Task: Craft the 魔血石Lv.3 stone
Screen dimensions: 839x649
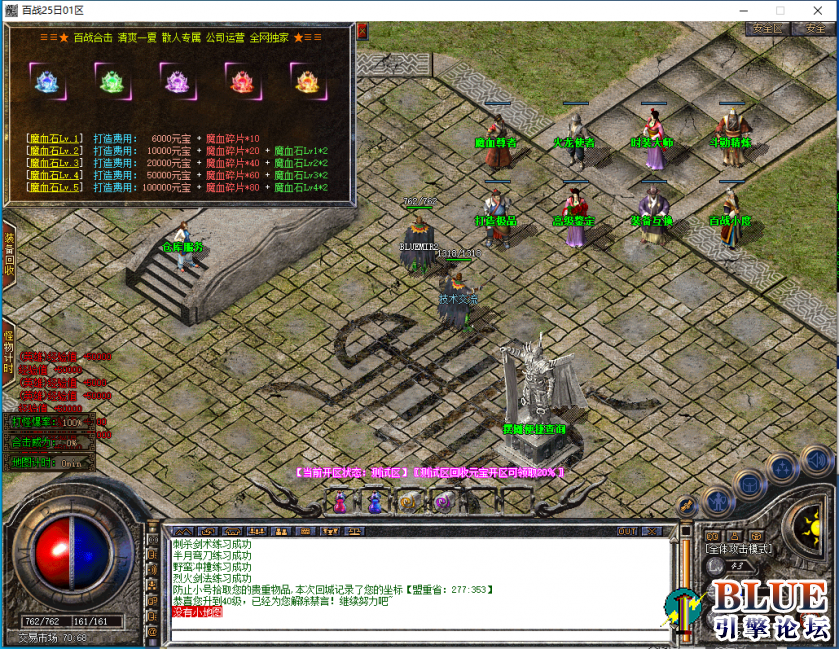Action: (54, 163)
